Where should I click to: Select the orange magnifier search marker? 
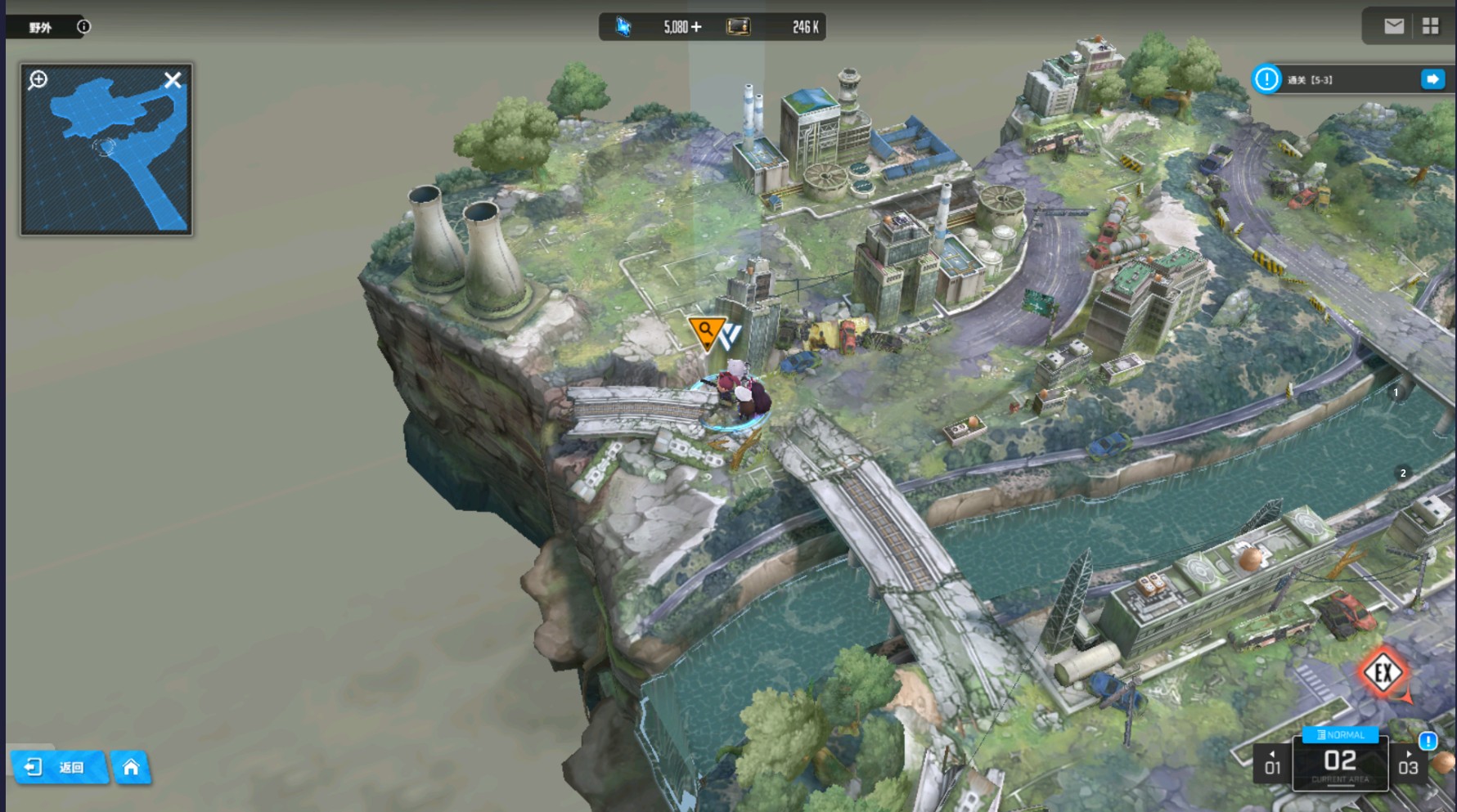tap(705, 331)
